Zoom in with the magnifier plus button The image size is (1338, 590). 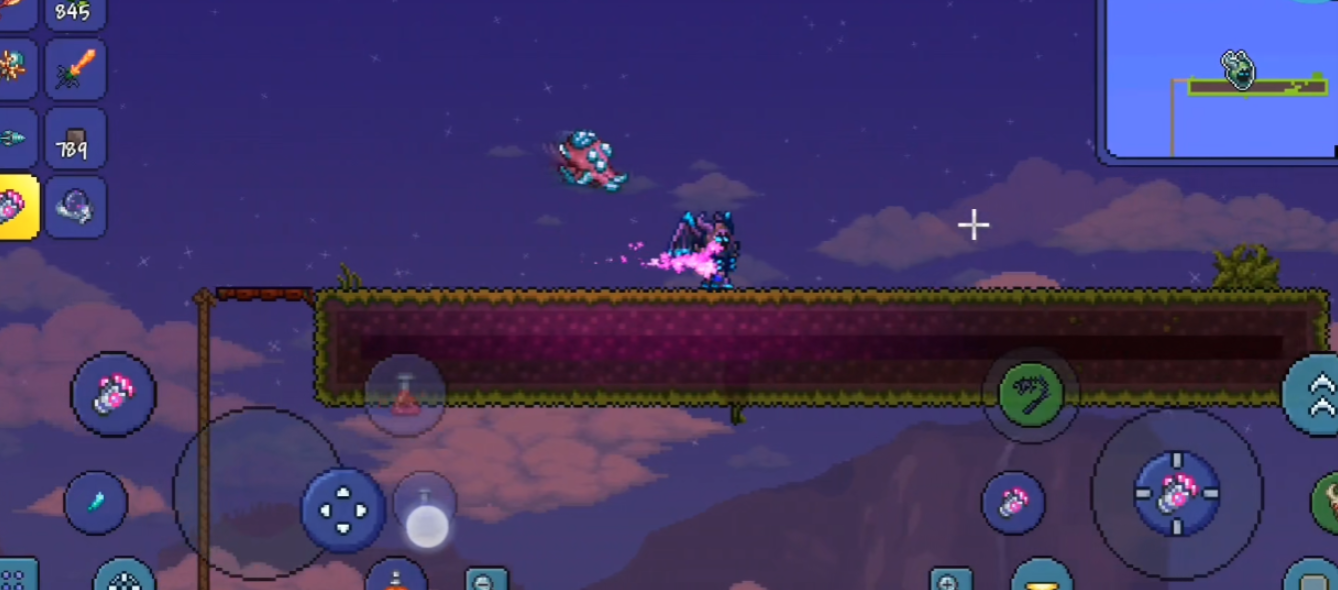coord(950,580)
